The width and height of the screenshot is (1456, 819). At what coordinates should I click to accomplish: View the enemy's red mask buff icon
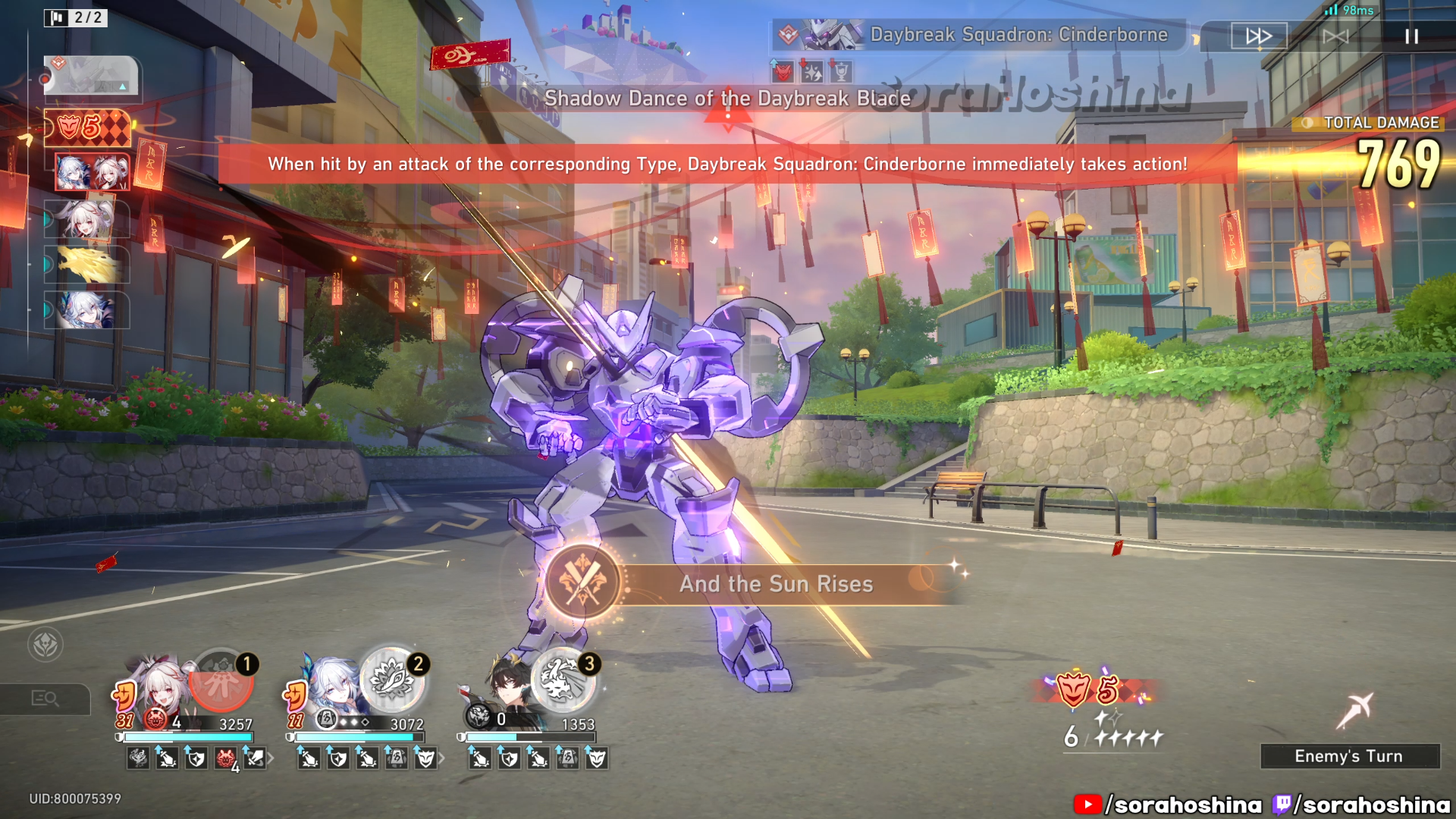click(783, 73)
